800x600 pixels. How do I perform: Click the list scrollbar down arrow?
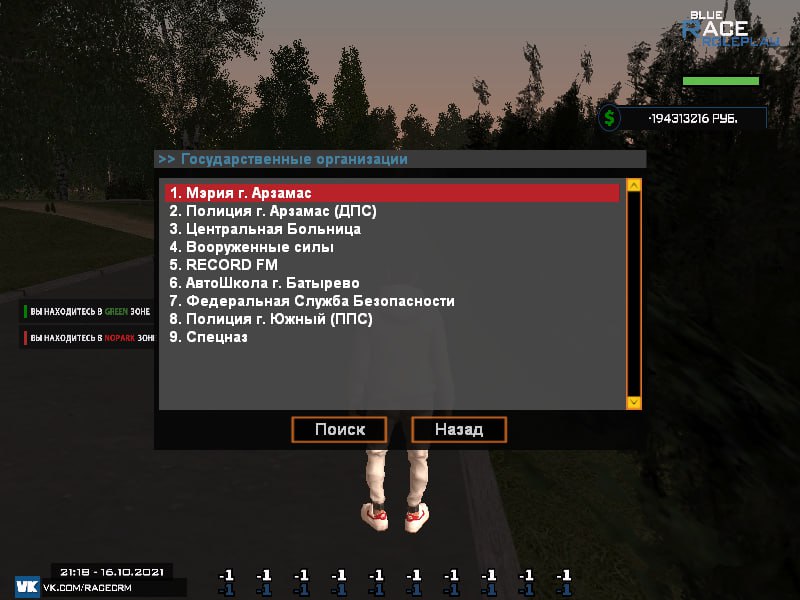coord(633,402)
